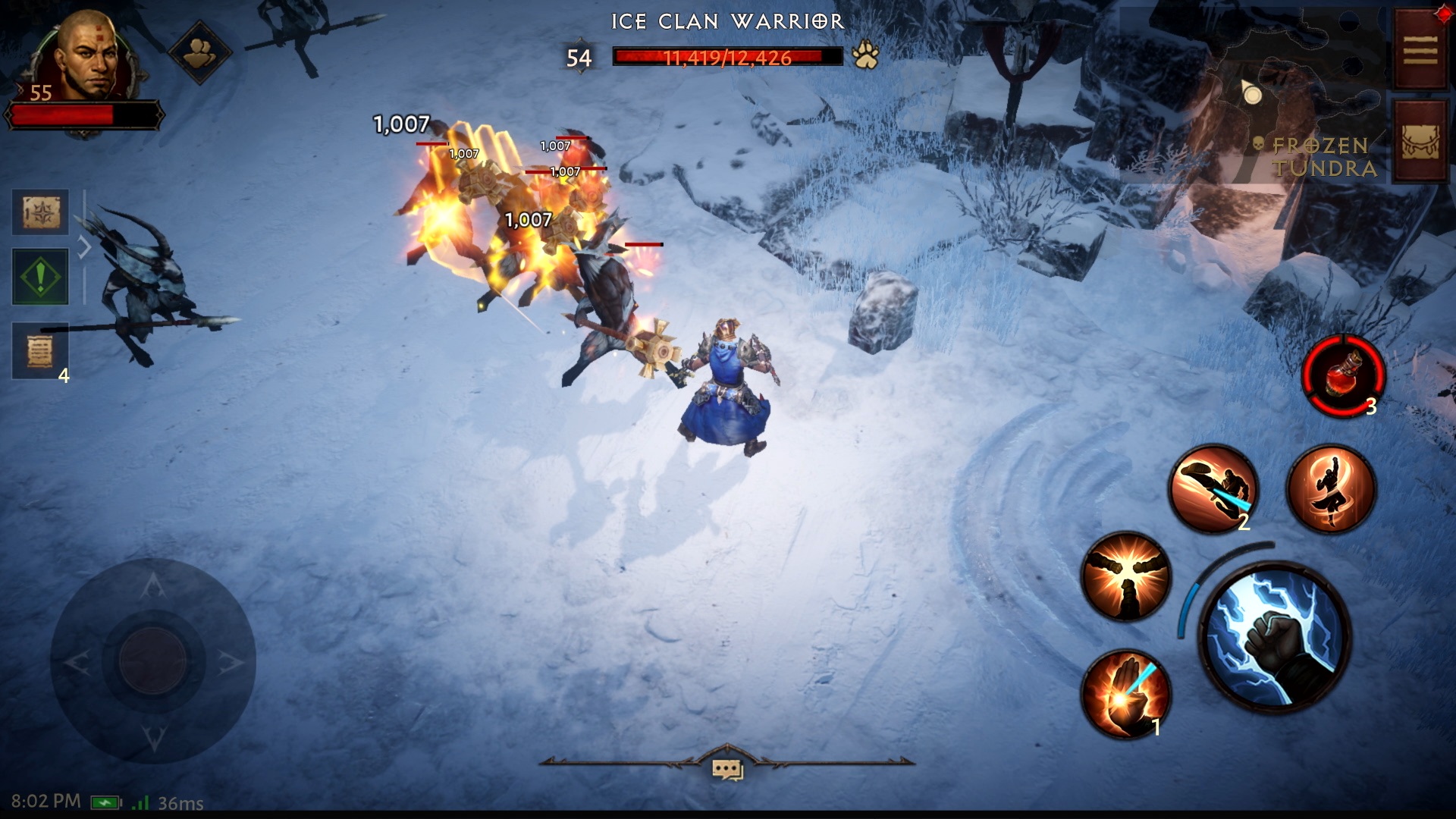1456x819 pixels.
Task: Click the green exclamation event icon
Action: point(39,275)
